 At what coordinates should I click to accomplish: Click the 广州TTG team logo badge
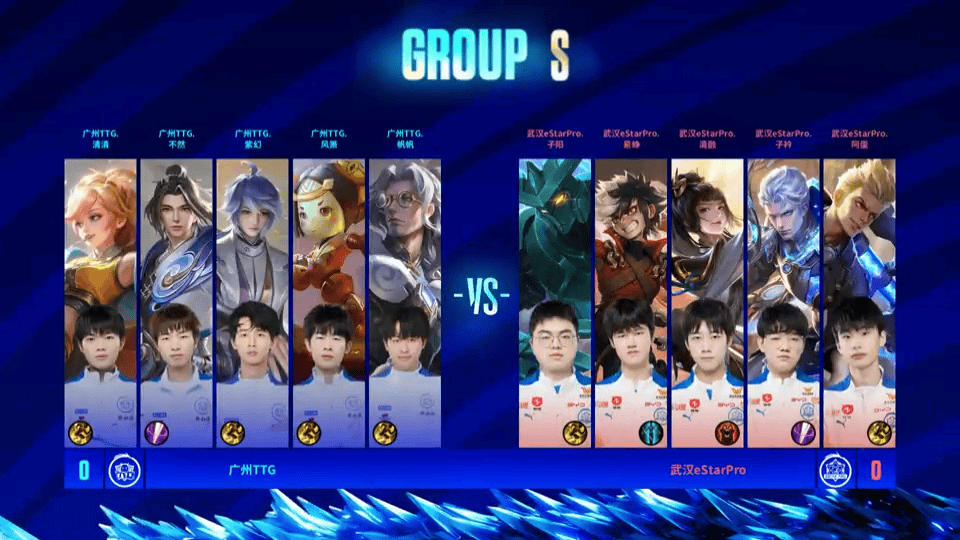(124, 470)
